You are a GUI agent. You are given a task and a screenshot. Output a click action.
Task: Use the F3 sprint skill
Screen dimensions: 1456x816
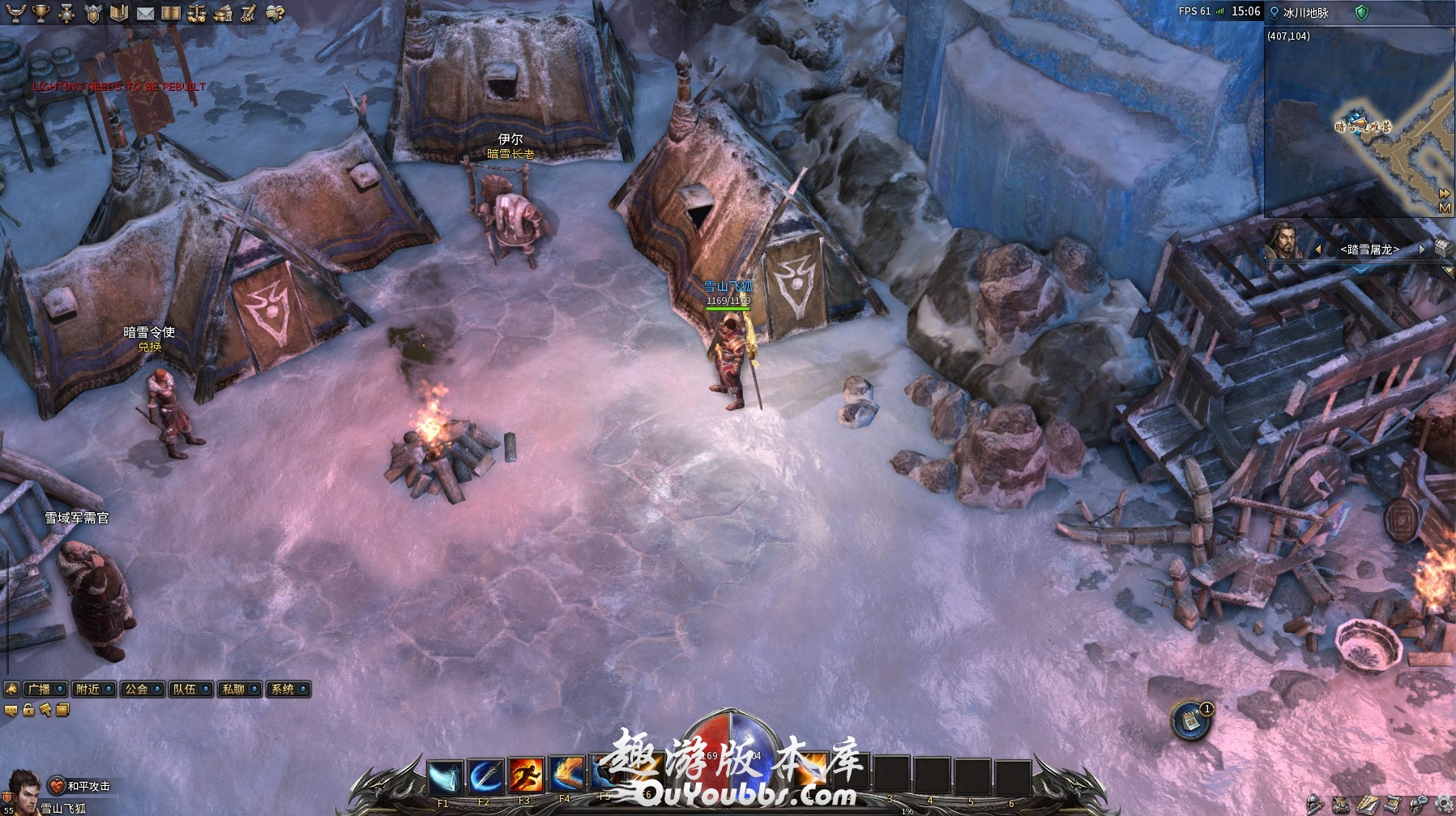525,775
